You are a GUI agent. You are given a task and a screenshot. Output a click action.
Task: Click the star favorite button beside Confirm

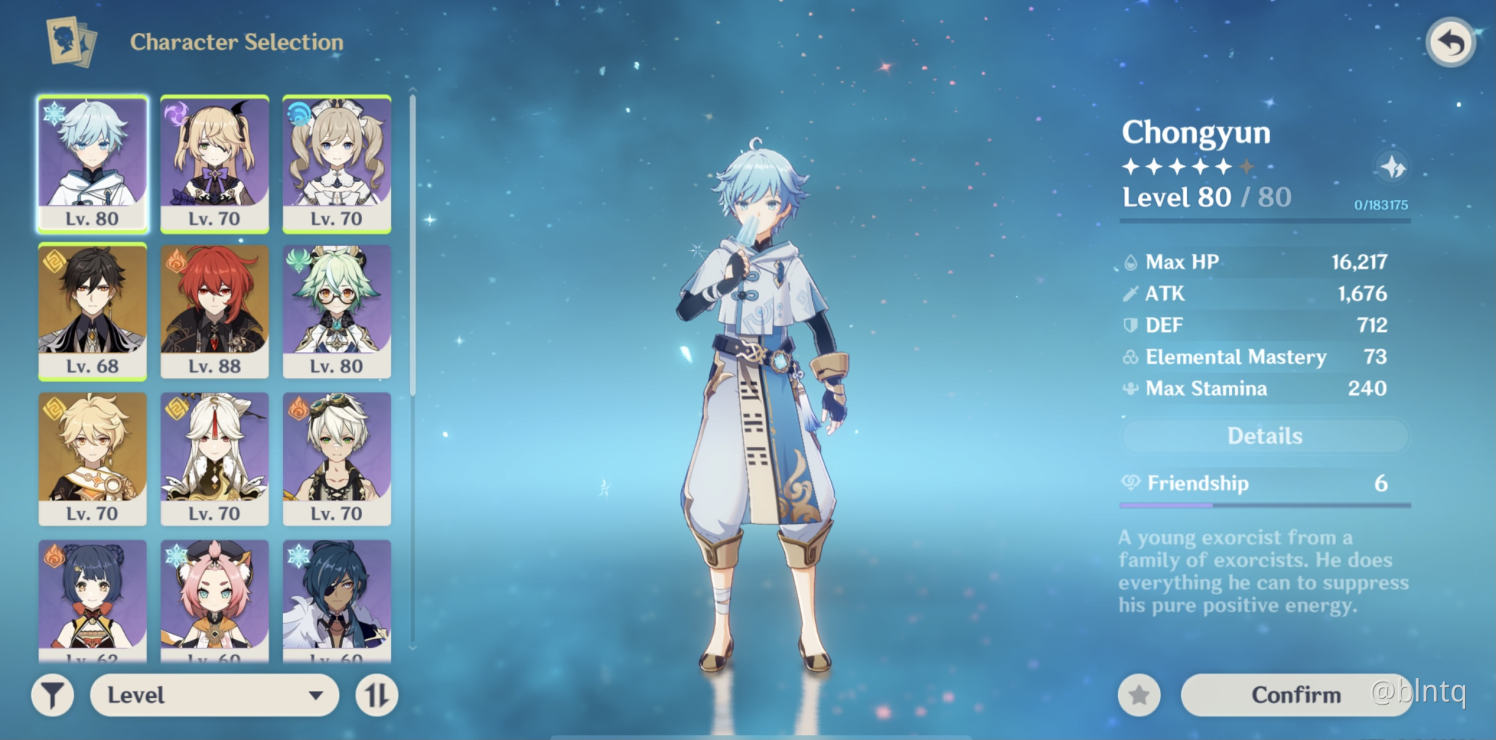1139,695
